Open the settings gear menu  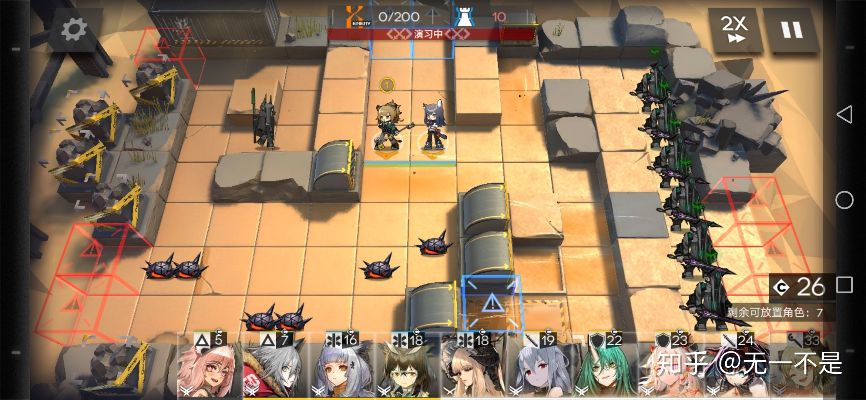tap(75, 30)
